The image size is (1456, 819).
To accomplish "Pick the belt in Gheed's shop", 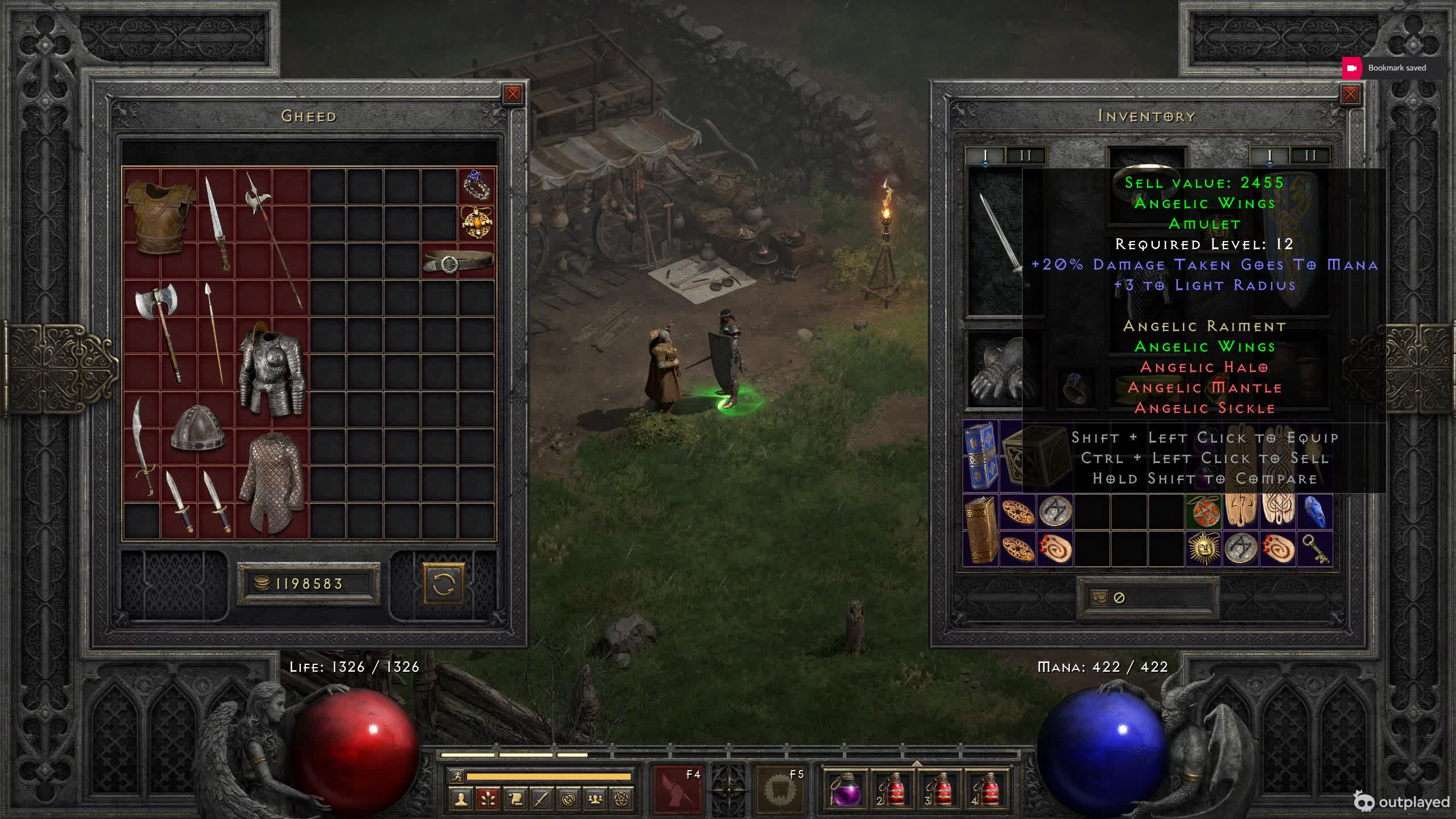I will click(x=458, y=260).
